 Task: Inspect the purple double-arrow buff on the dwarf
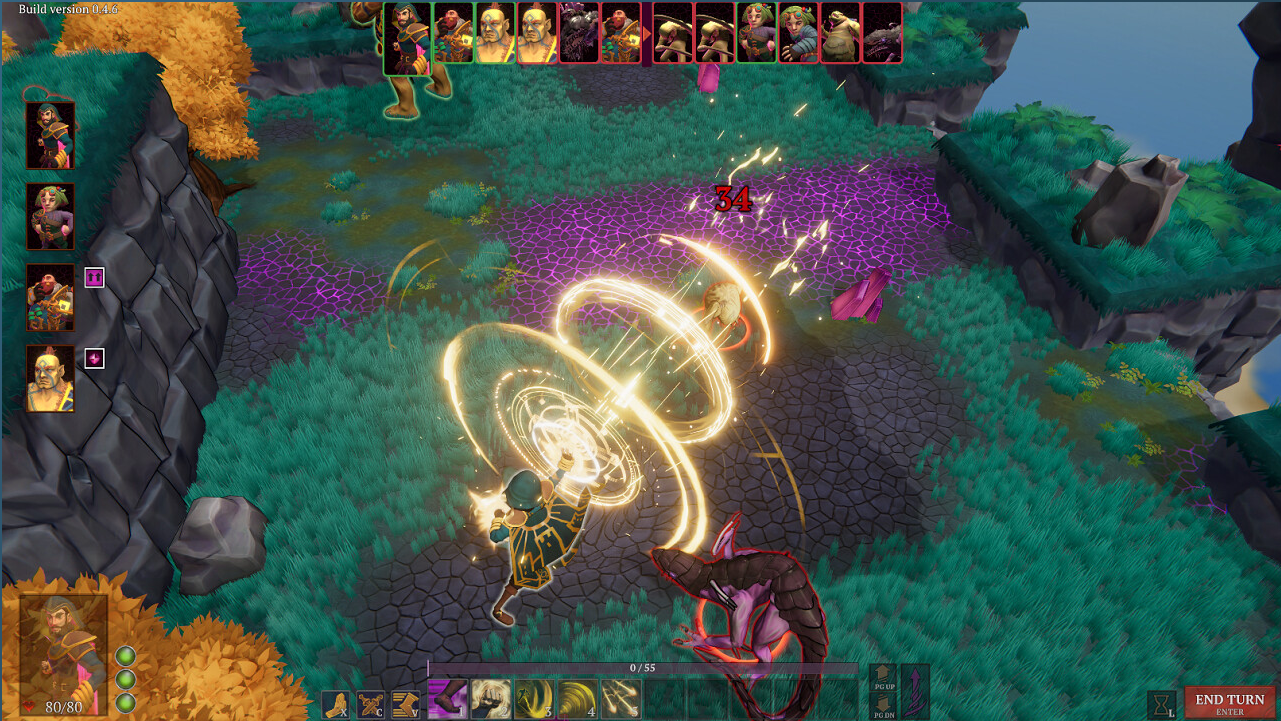[x=96, y=276]
